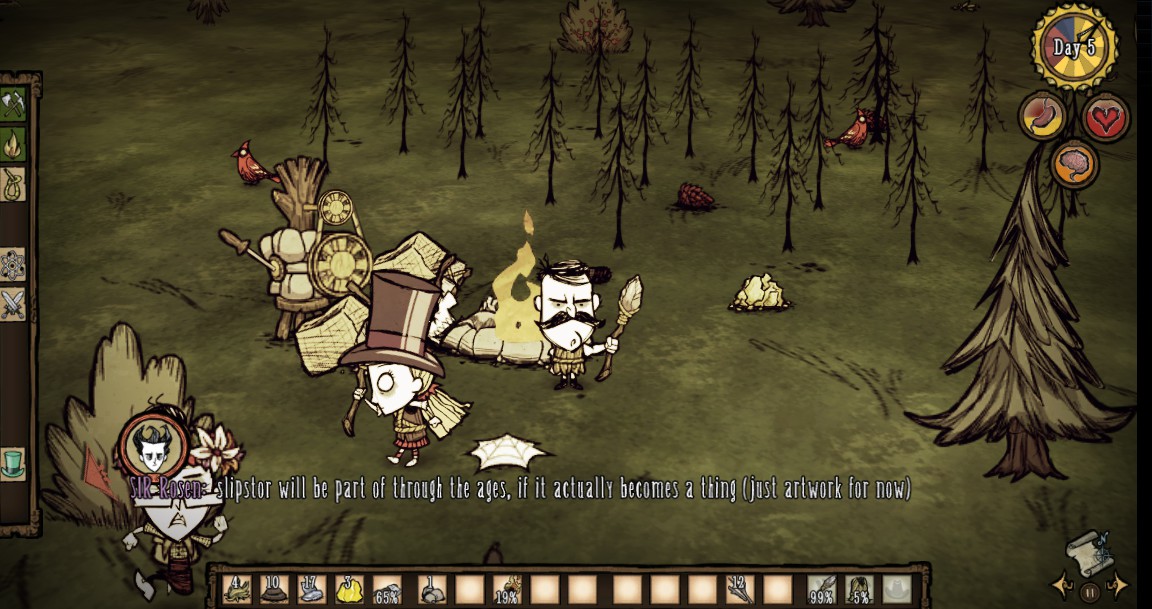Screen dimensions: 1152x609
Task: Pause the game with the pause button
Action: [1088, 591]
